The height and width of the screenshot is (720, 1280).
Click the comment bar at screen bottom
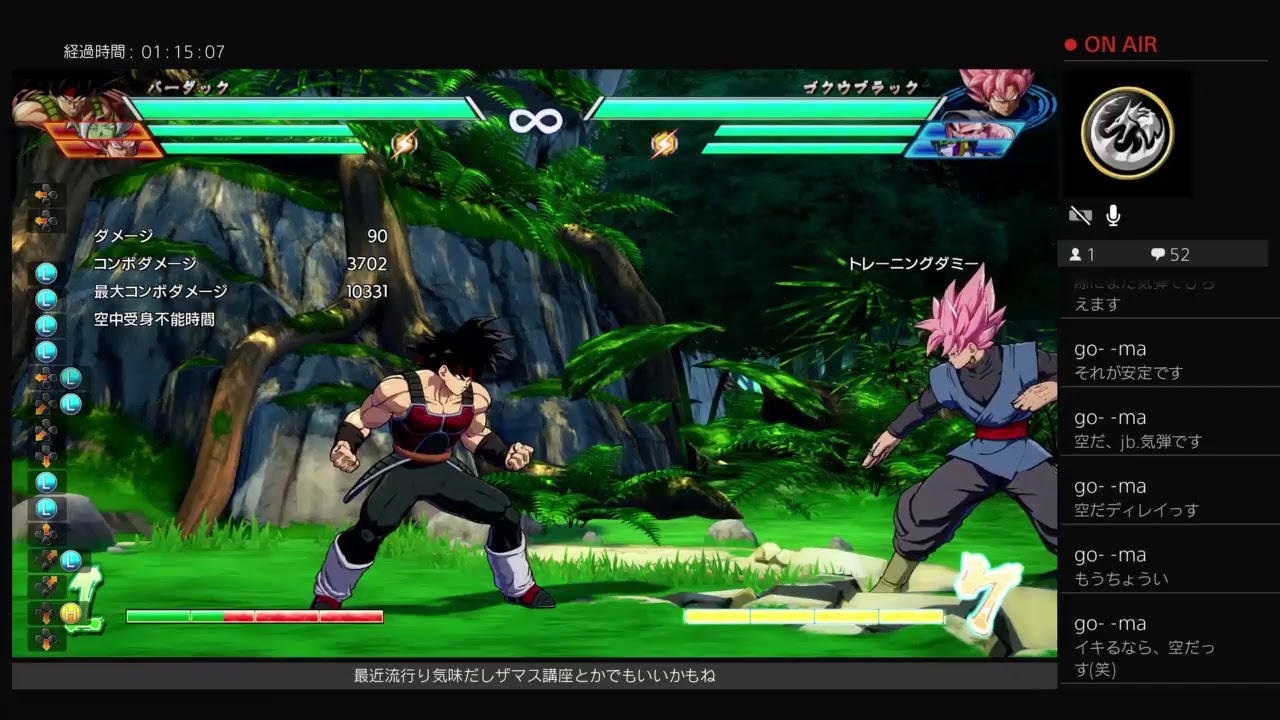click(530, 676)
